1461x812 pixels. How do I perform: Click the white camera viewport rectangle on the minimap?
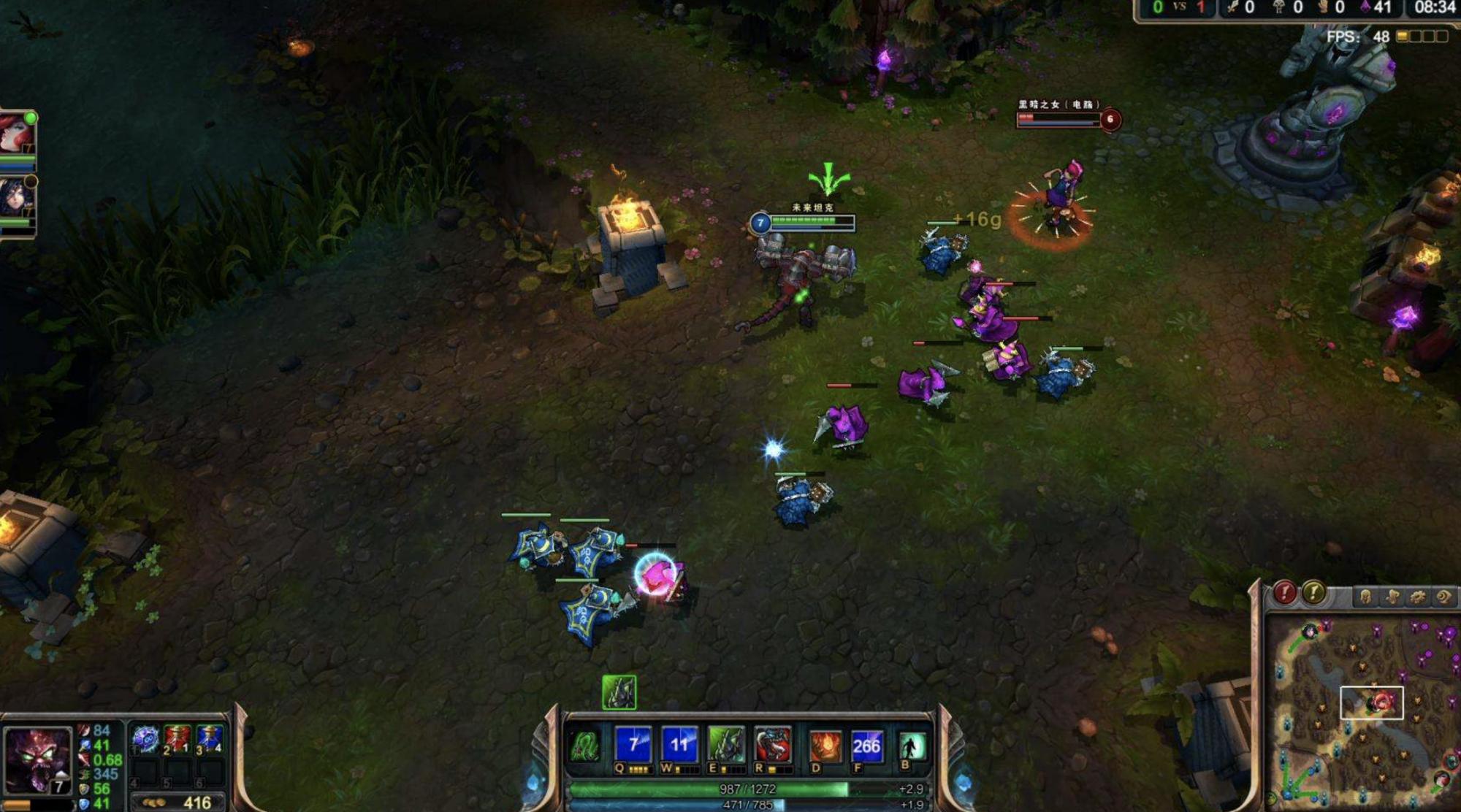pyautogui.click(x=1373, y=702)
